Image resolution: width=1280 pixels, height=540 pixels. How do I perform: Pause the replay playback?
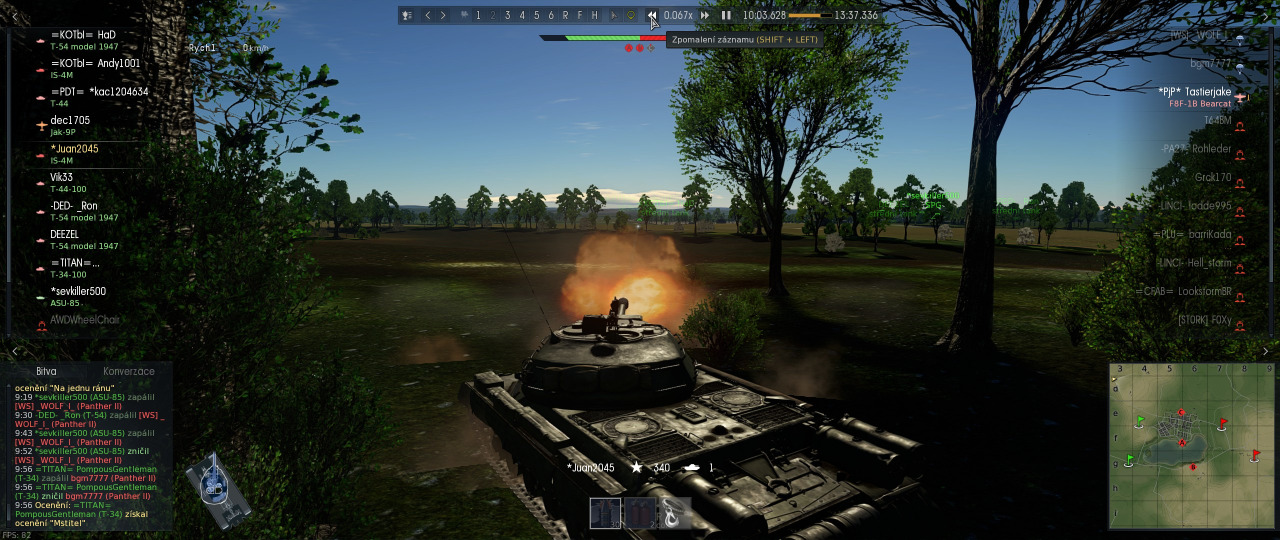pyautogui.click(x=726, y=15)
